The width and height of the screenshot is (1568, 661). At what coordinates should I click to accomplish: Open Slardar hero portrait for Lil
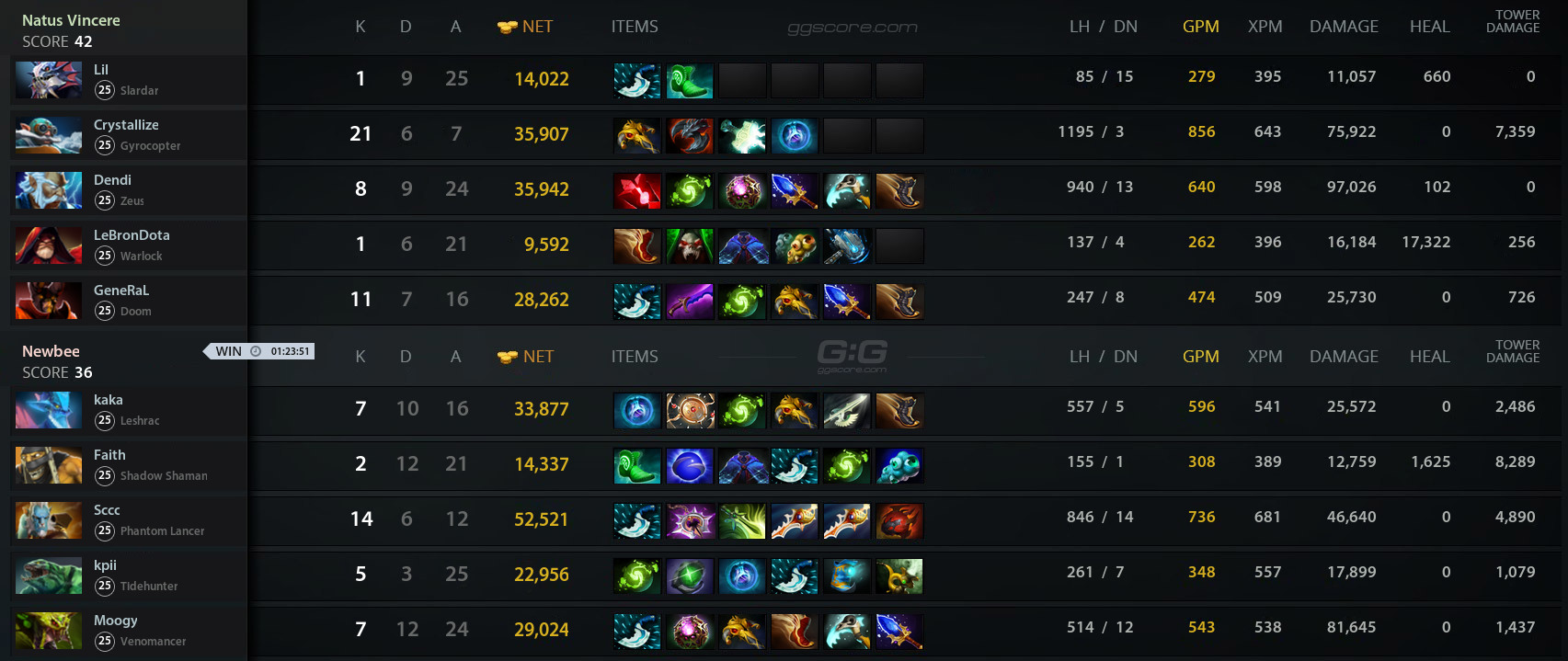click(49, 80)
